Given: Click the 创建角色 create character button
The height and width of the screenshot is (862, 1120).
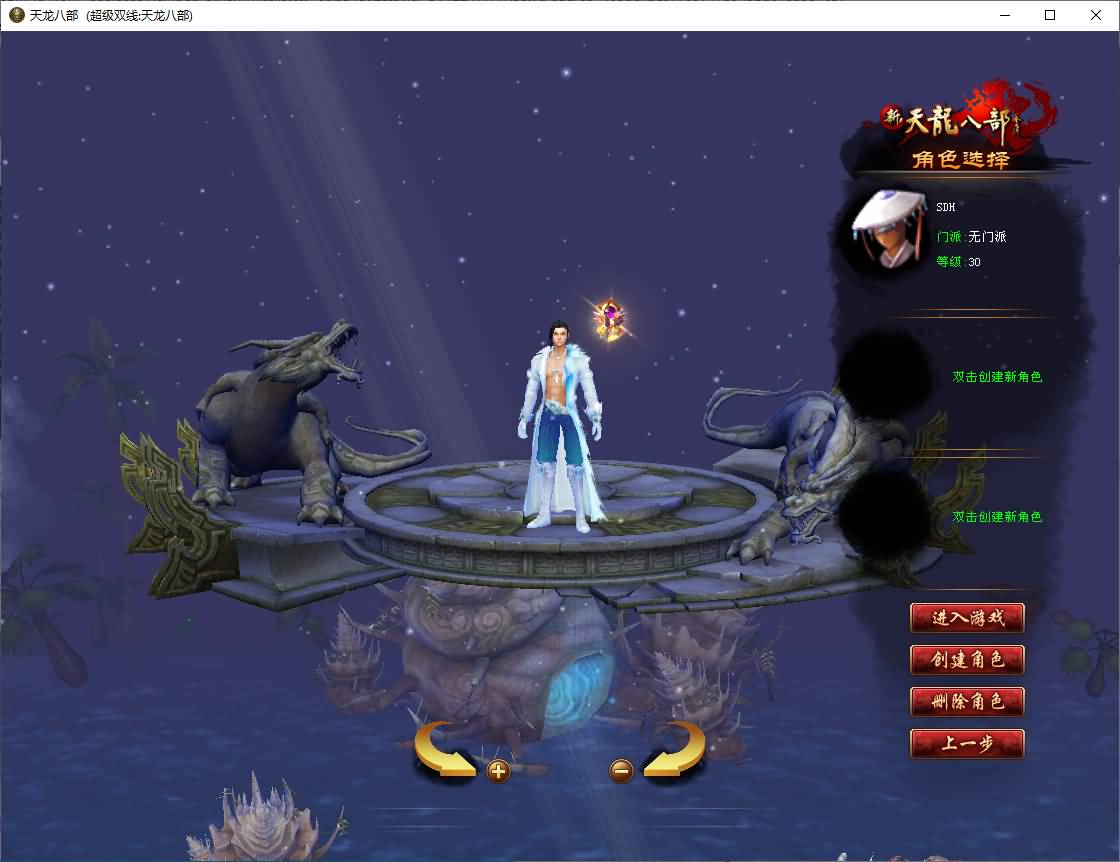Looking at the screenshot, I should (x=967, y=660).
